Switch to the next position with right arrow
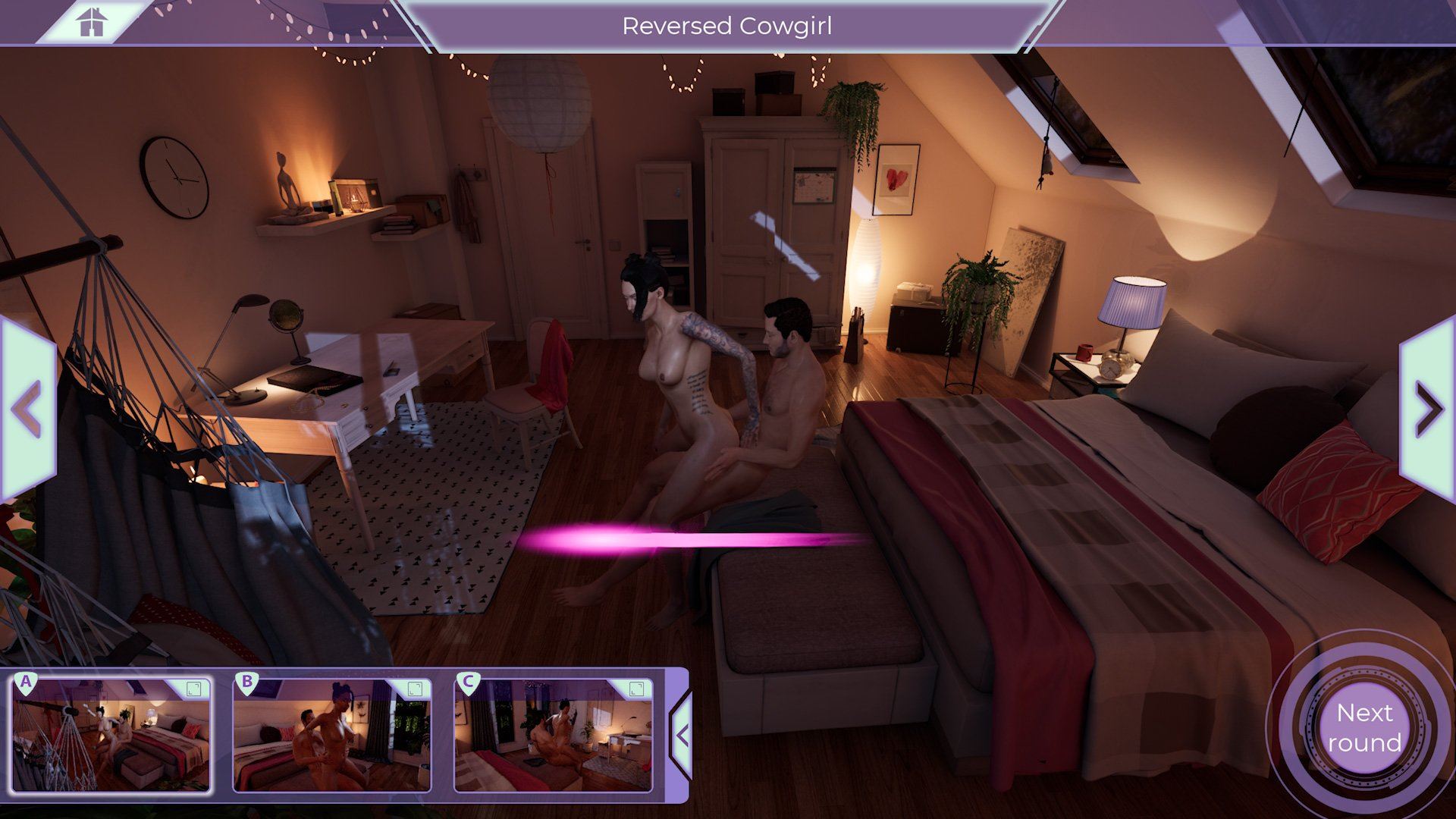1456x819 pixels. (1428, 409)
